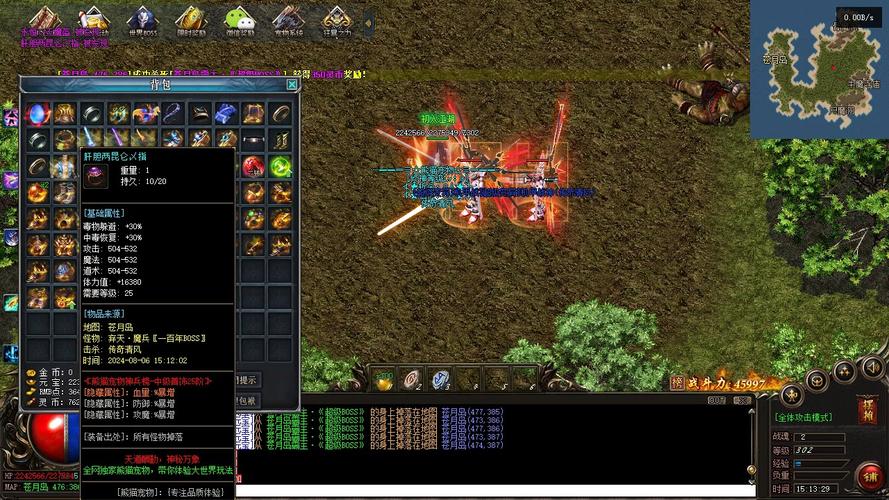
Task: Select the green swirl item in backpack
Action: pyautogui.click(x=281, y=166)
